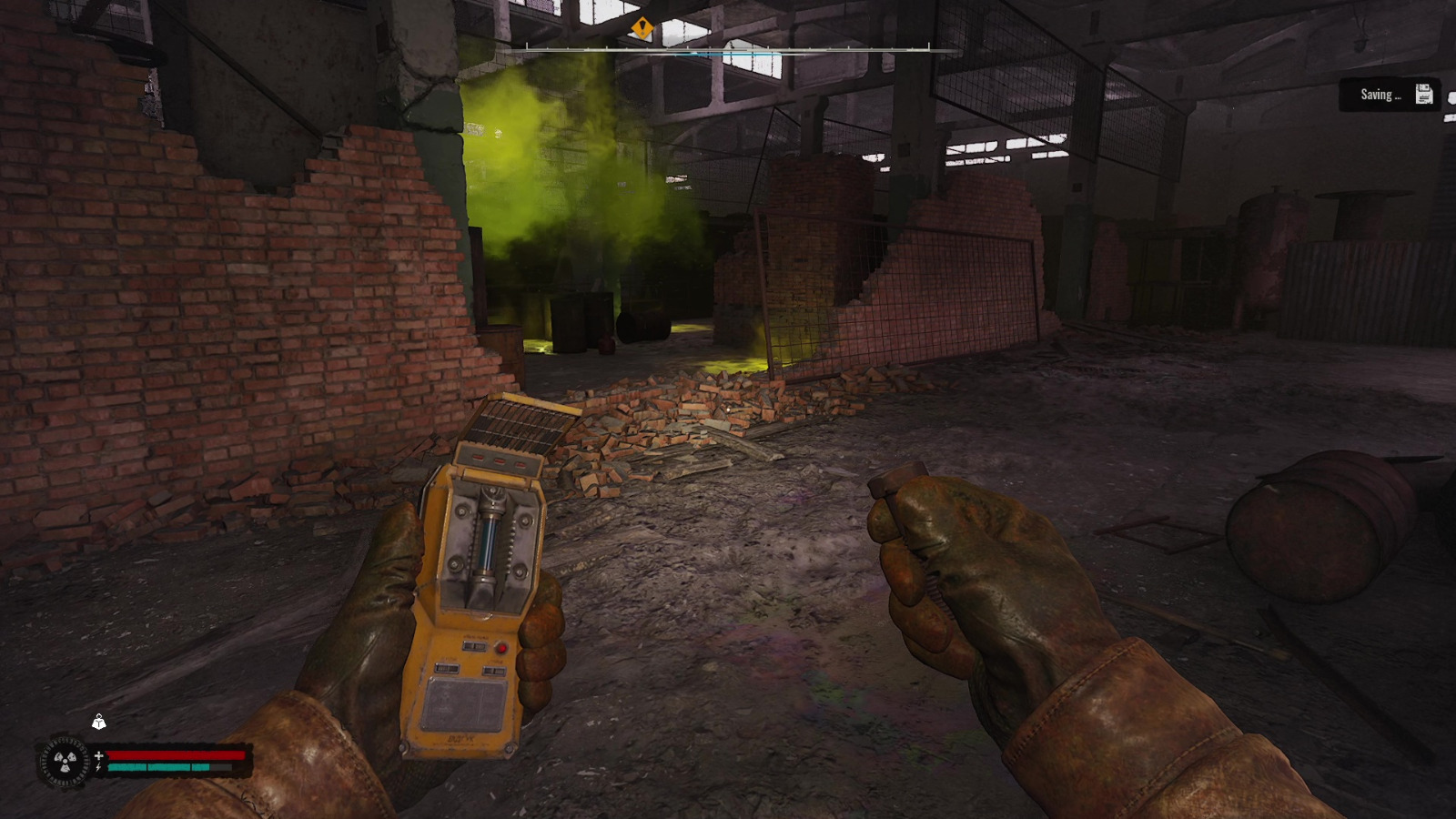The width and height of the screenshot is (1456, 819).
Task: Click the detector's gray readout panel
Action: click(x=465, y=703)
